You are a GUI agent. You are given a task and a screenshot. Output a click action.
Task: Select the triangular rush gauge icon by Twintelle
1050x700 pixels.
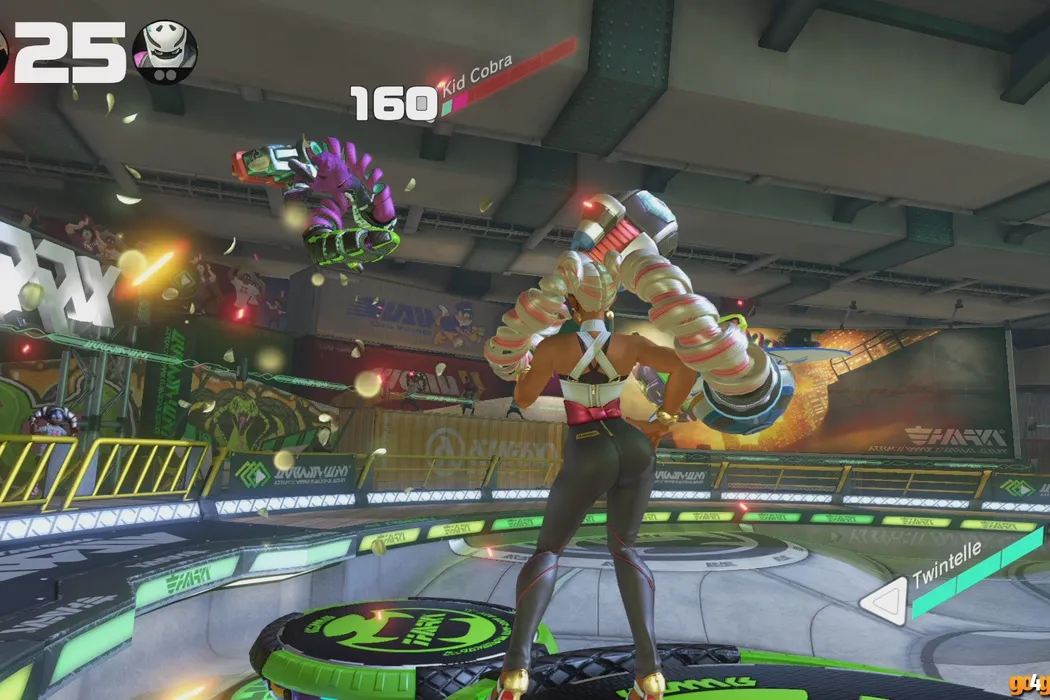click(x=883, y=603)
